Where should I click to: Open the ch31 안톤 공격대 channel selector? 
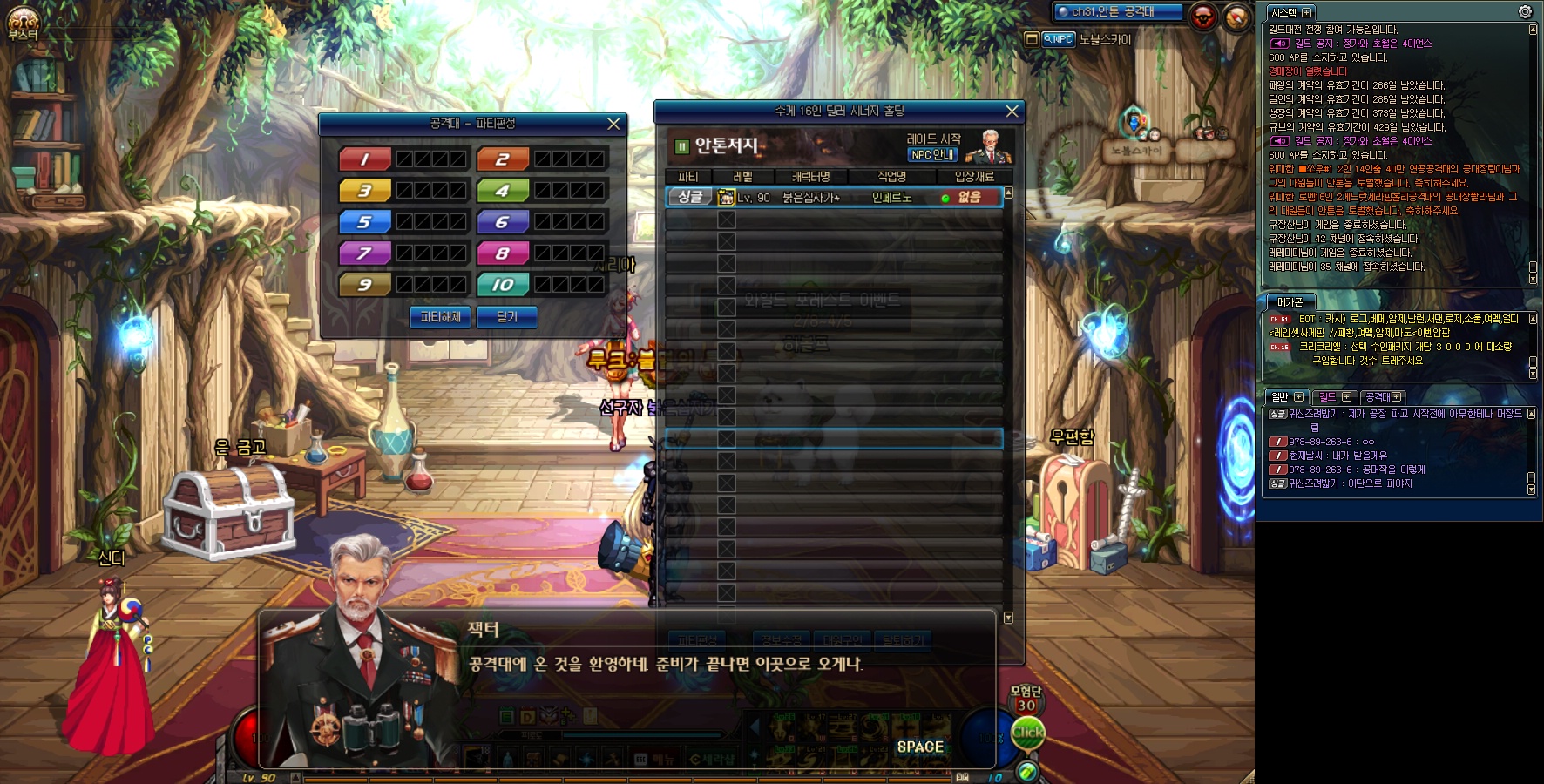(1118, 12)
